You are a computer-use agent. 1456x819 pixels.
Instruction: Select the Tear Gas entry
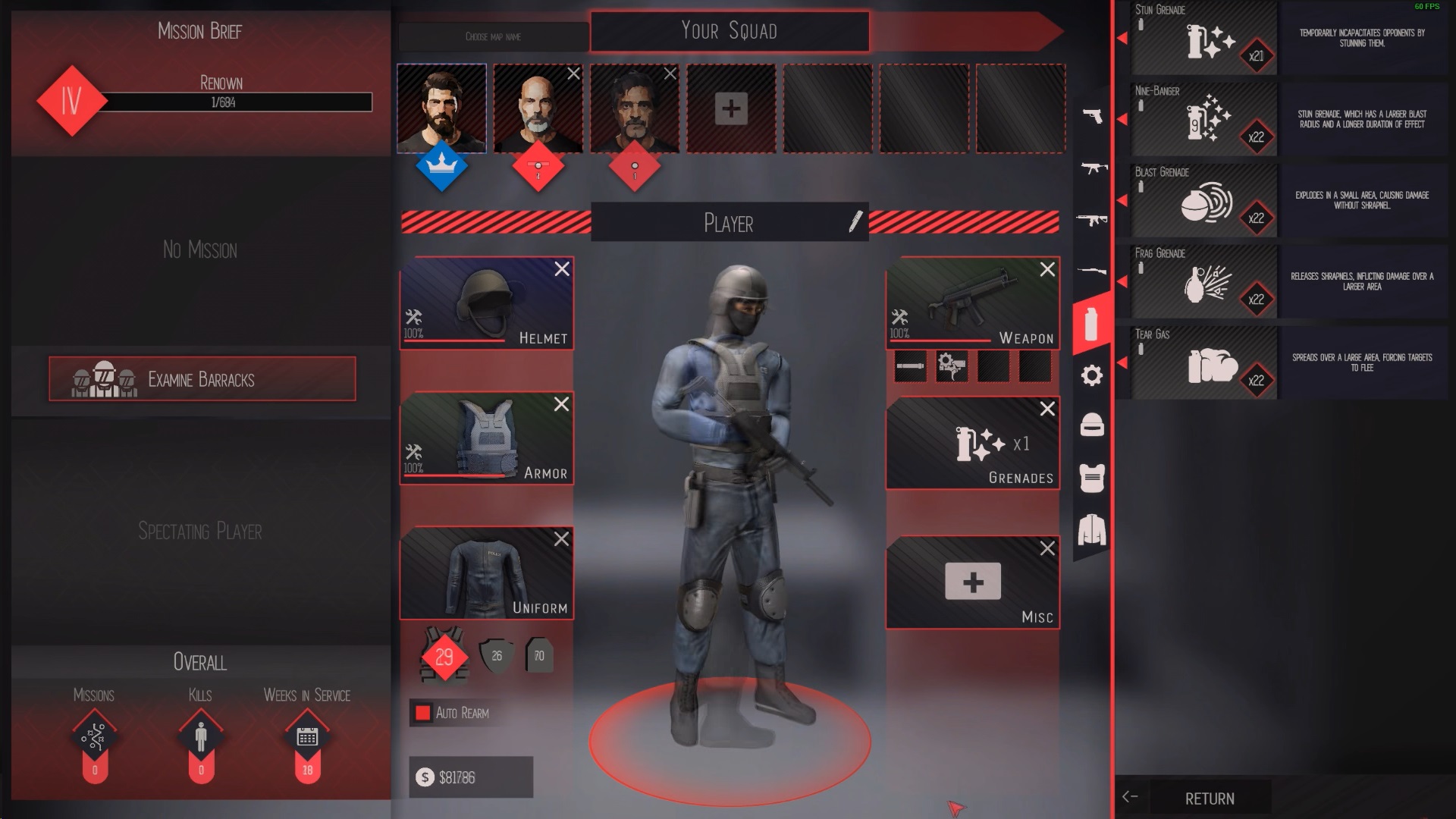[1204, 364]
